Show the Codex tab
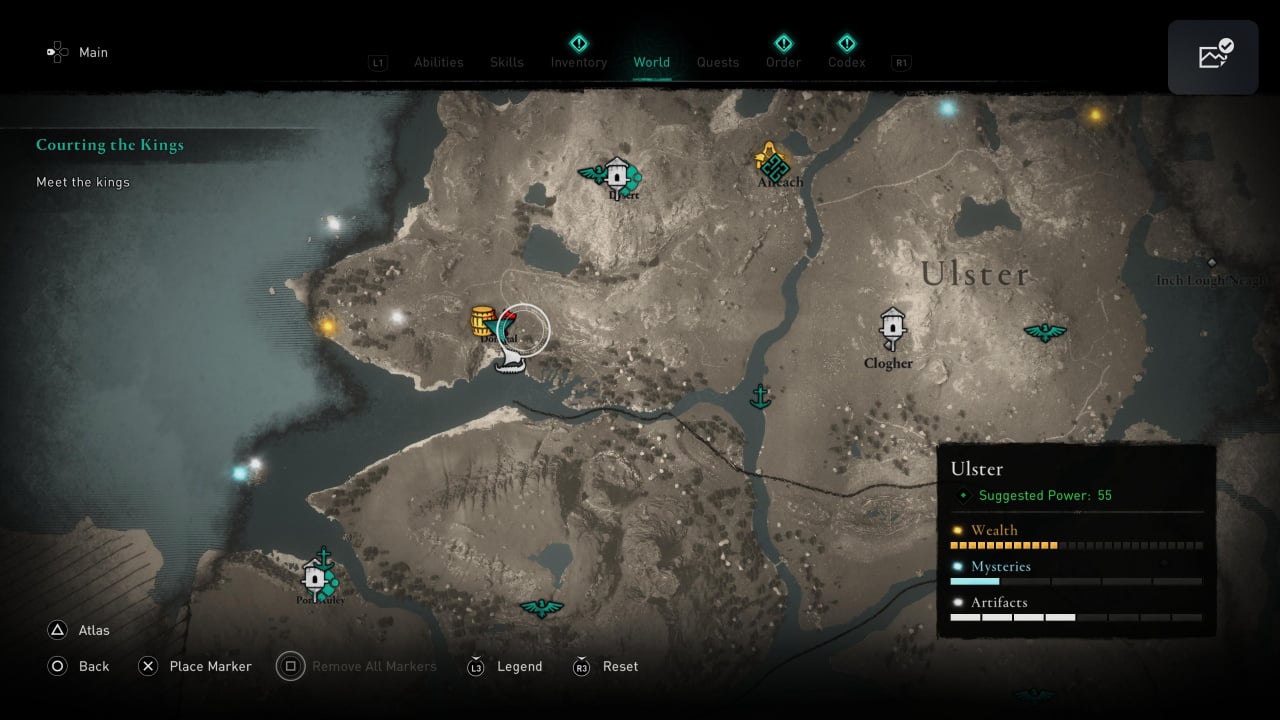 846,62
